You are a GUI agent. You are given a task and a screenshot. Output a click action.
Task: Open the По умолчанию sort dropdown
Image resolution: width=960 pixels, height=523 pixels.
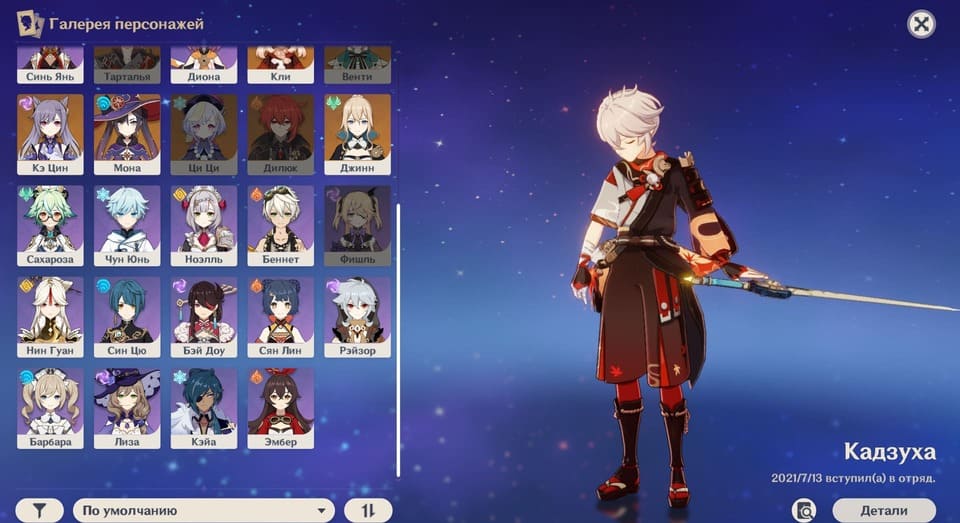[x=204, y=510]
